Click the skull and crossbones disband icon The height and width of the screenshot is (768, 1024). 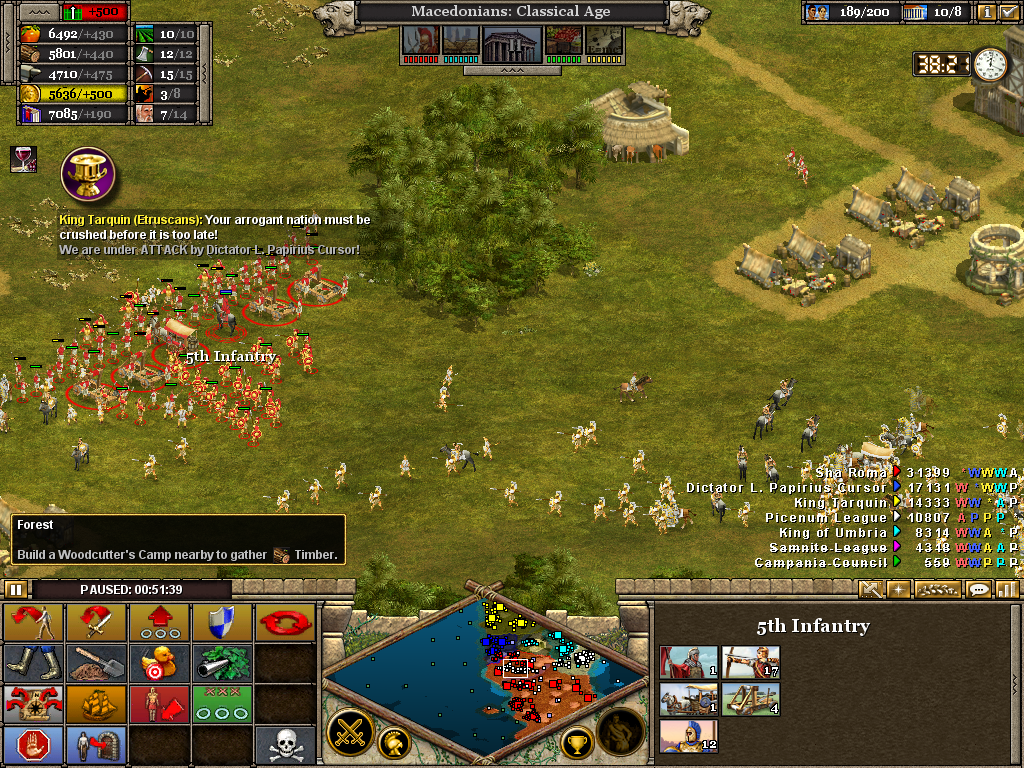tap(285, 745)
